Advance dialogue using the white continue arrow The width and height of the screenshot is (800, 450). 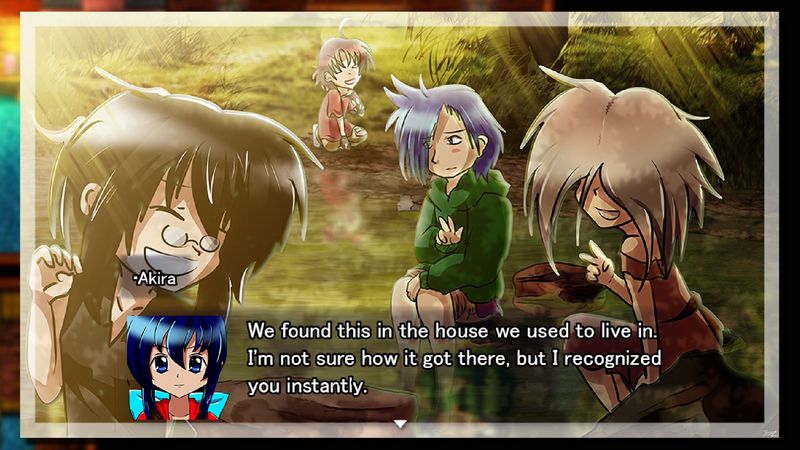pos(400,424)
